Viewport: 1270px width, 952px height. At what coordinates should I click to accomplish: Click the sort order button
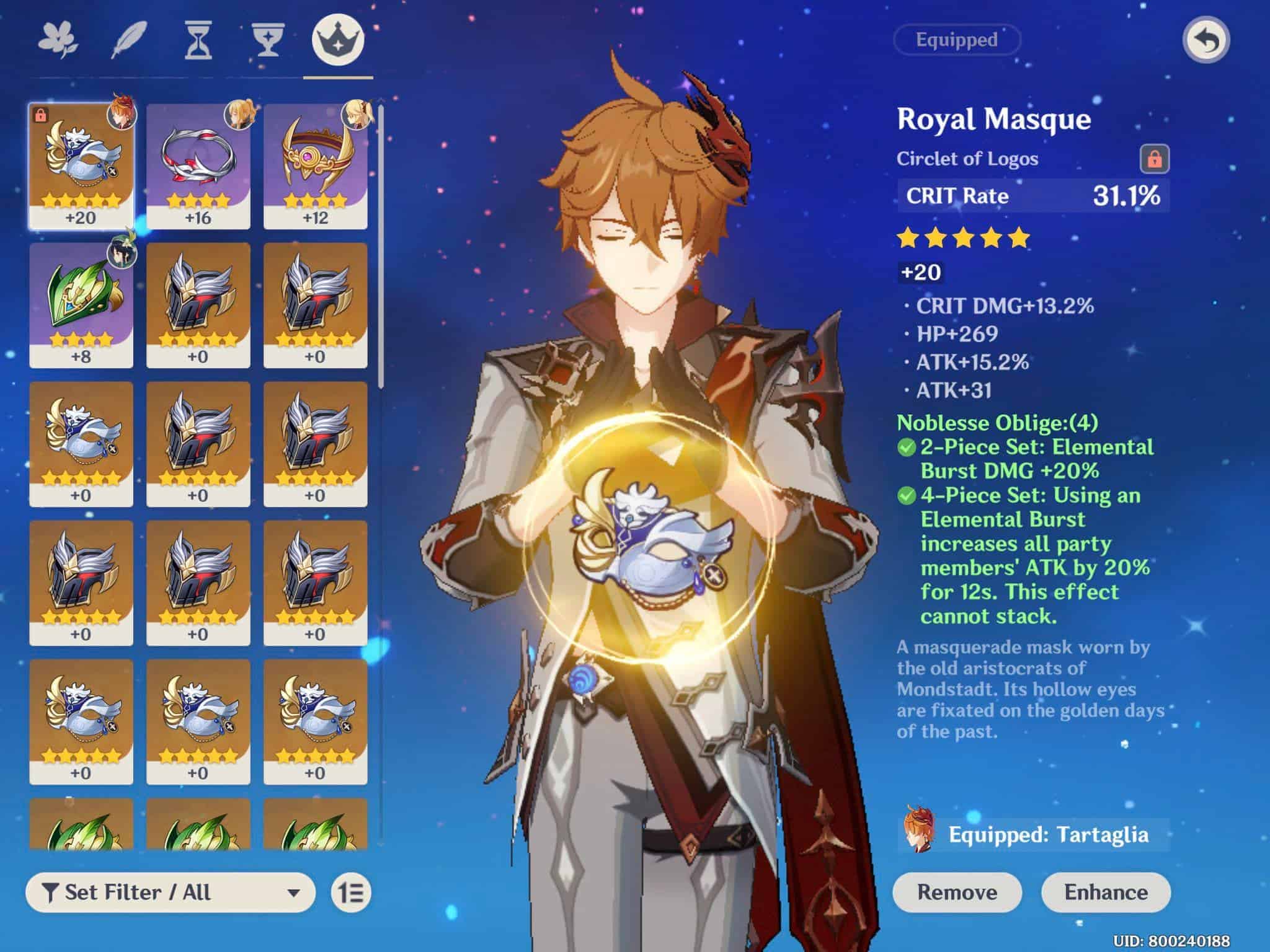[x=352, y=892]
